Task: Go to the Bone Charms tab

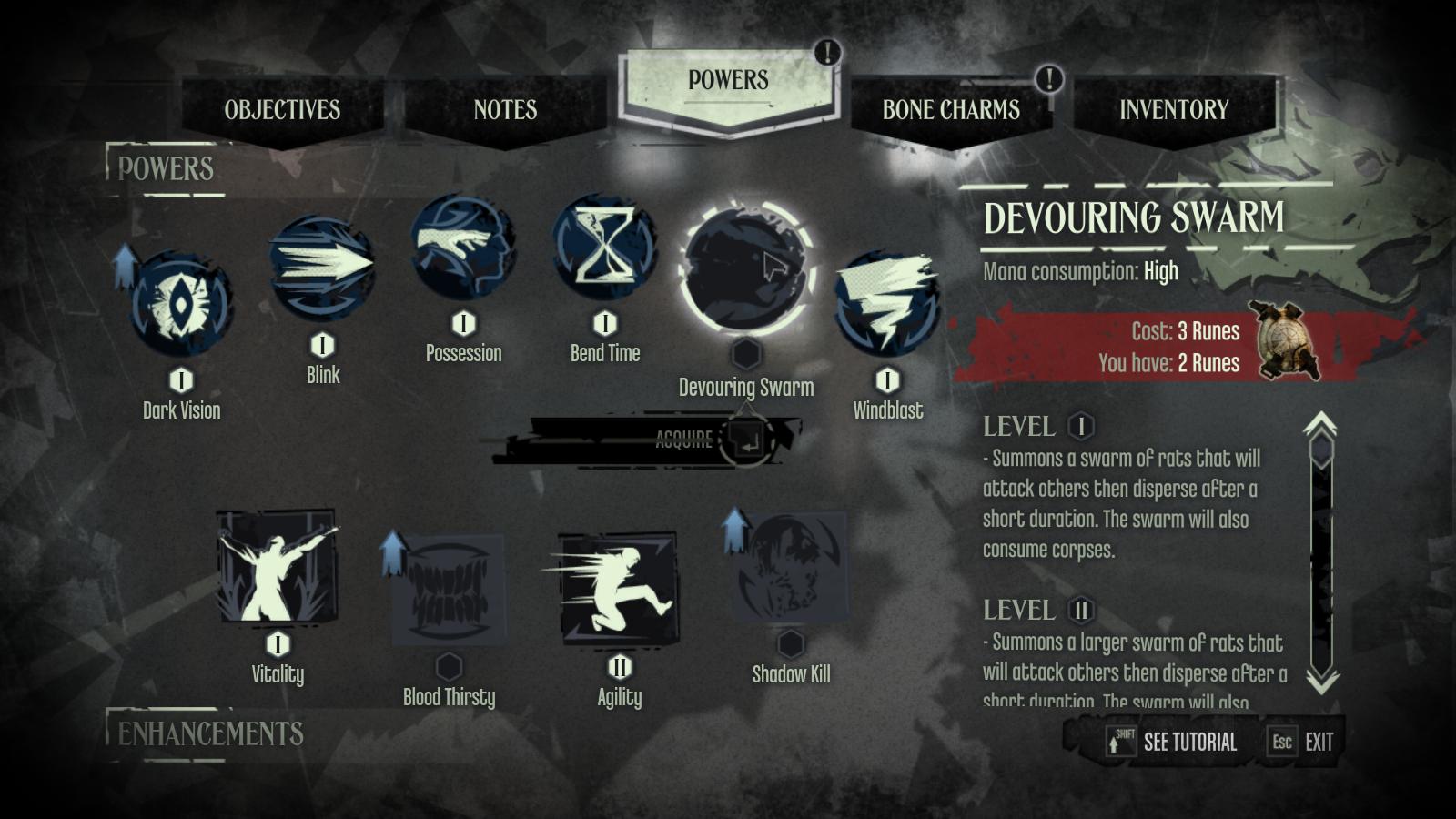Action: click(951, 110)
